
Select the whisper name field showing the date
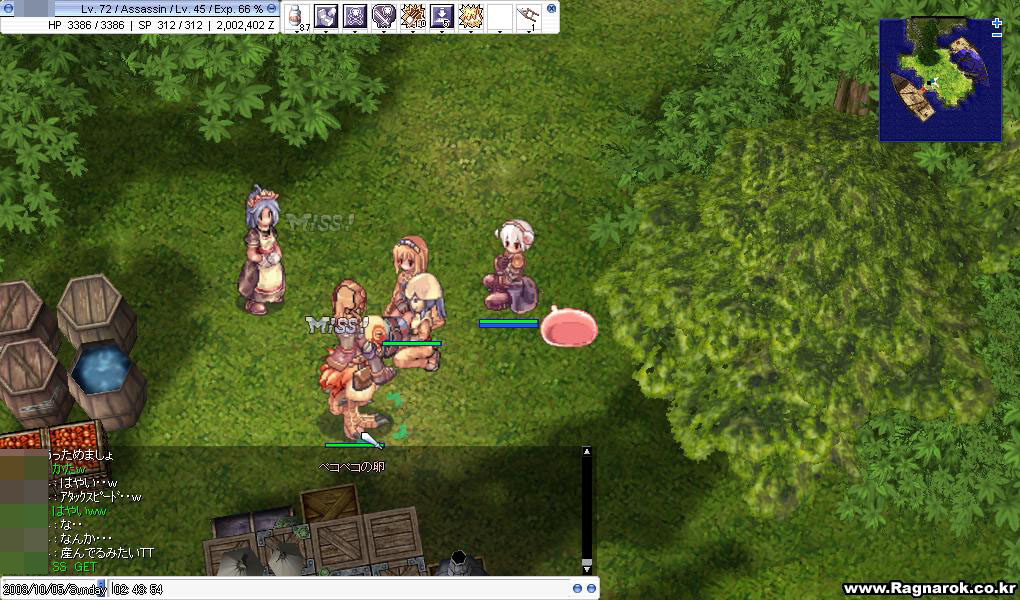[x=54, y=589]
